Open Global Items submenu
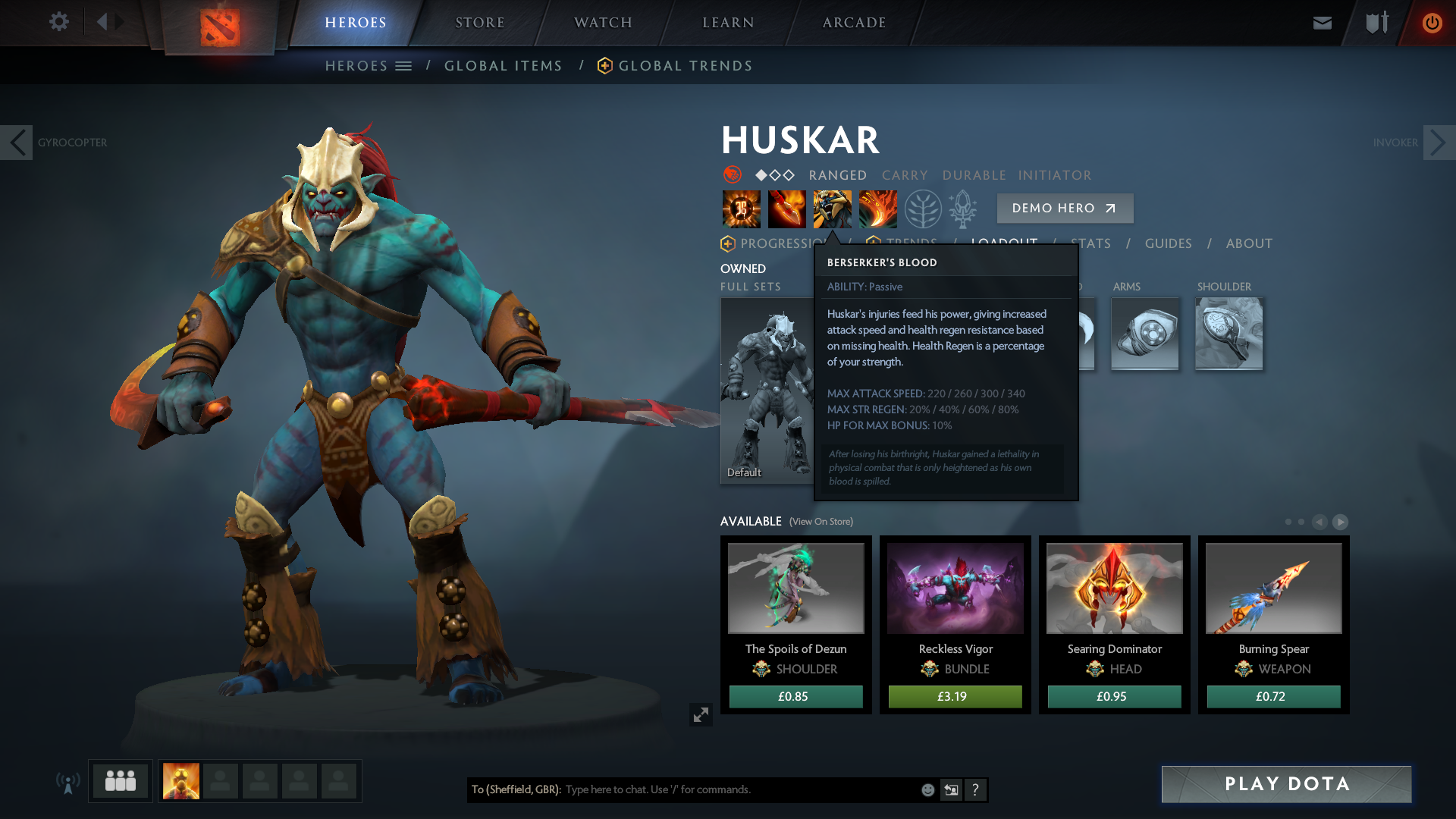Image resolution: width=1456 pixels, height=819 pixels. click(503, 66)
